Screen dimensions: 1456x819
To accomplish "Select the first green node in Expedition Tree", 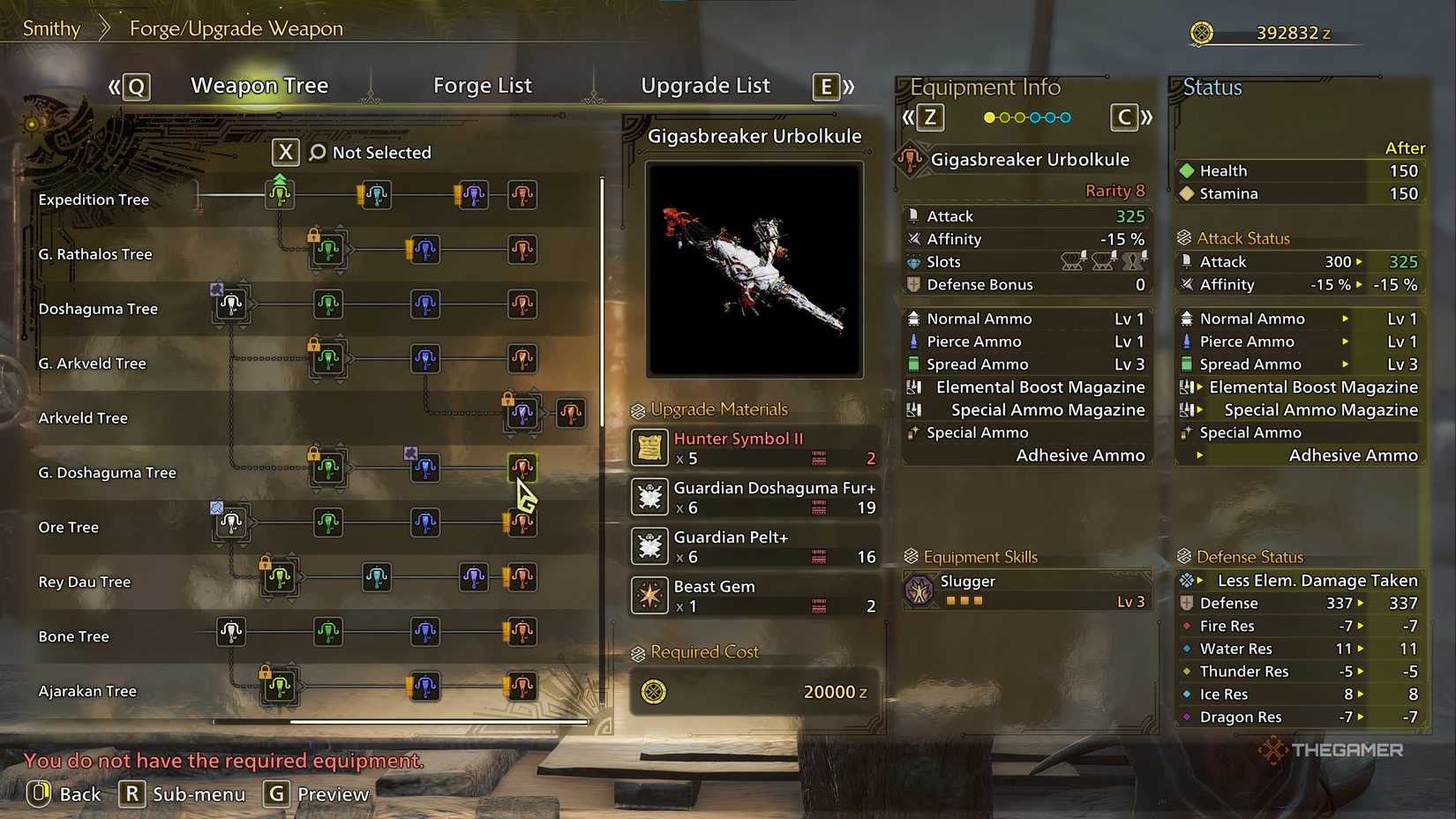I will click(278, 195).
